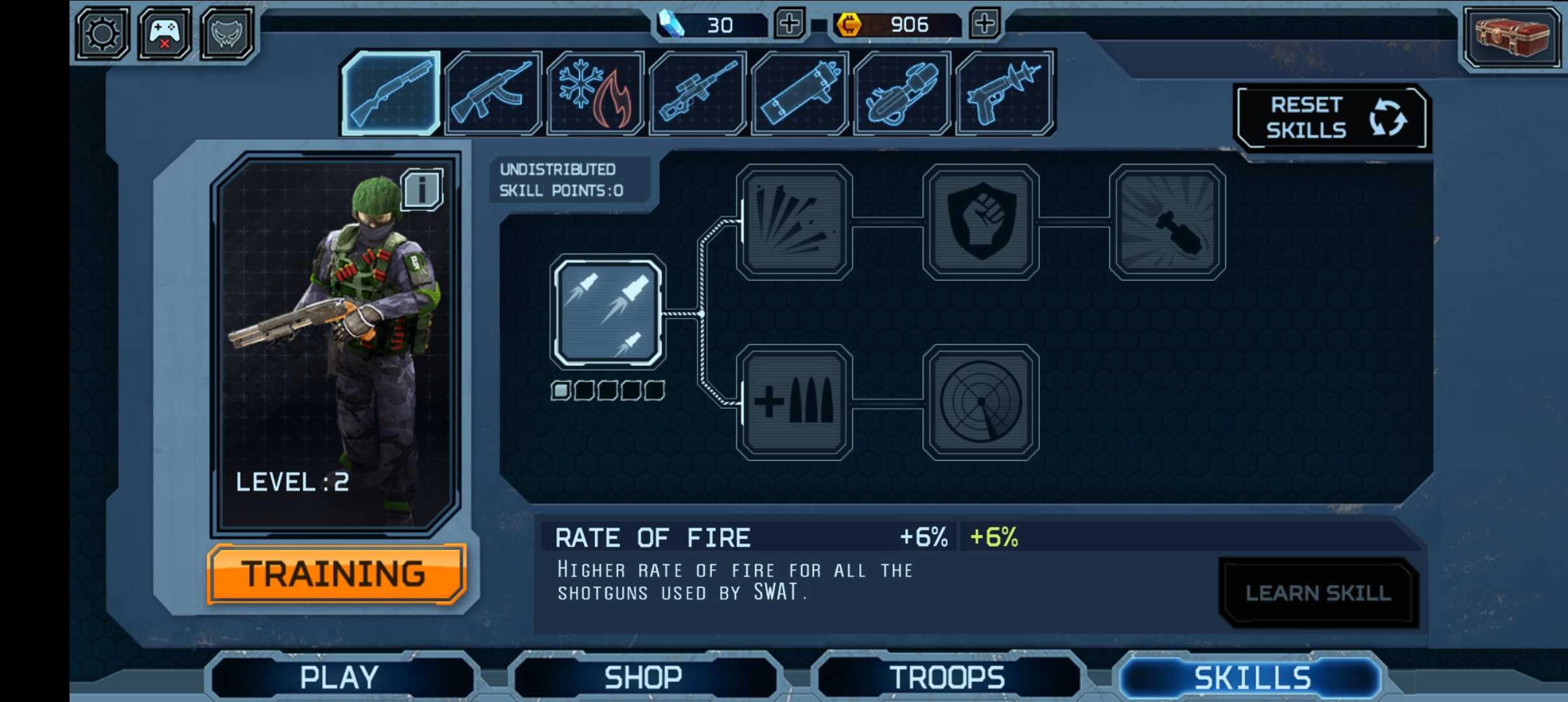Select the sniper rifle tab
Image resolution: width=1568 pixels, height=702 pixels.
click(x=698, y=93)
